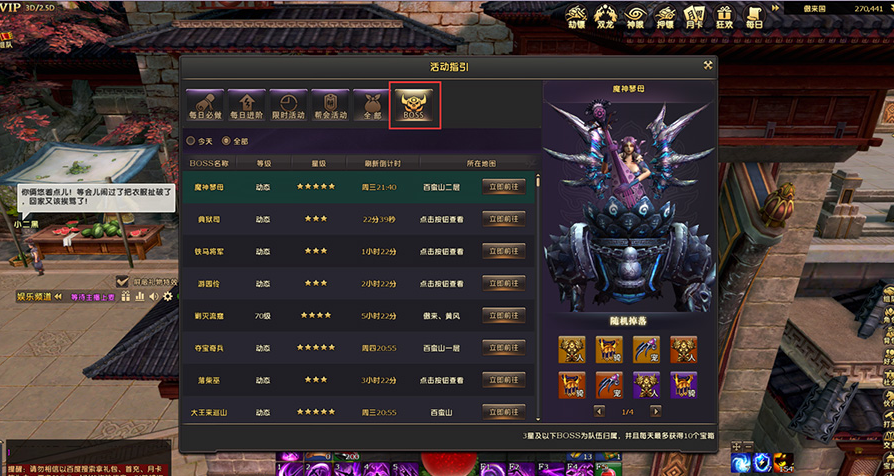Viewport: 894px width, 476px height.
Task: Choose the 全部 radio filter below the tabs
Action: 227,140
